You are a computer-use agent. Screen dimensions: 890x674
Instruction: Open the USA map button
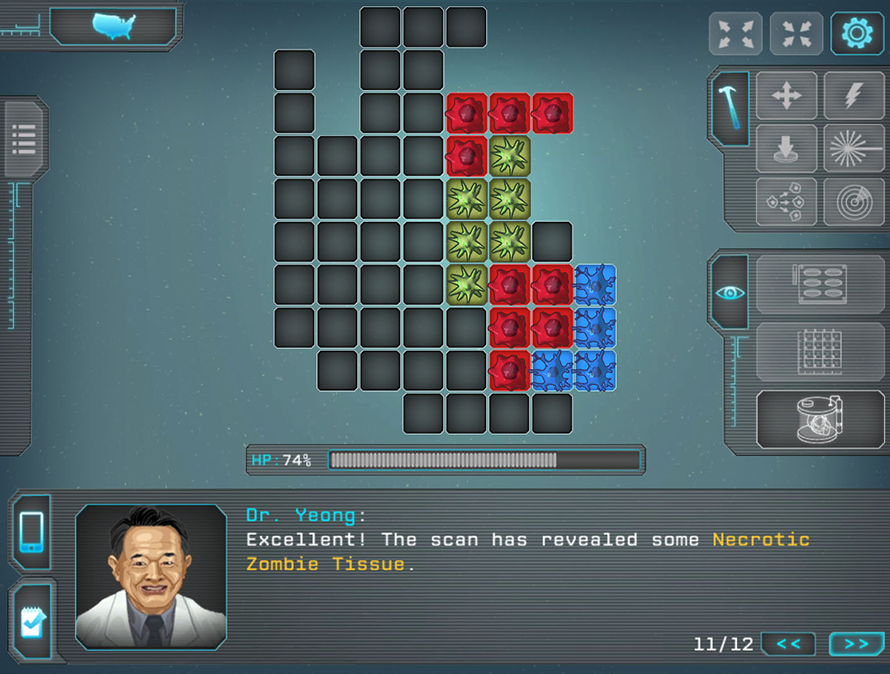113,26
